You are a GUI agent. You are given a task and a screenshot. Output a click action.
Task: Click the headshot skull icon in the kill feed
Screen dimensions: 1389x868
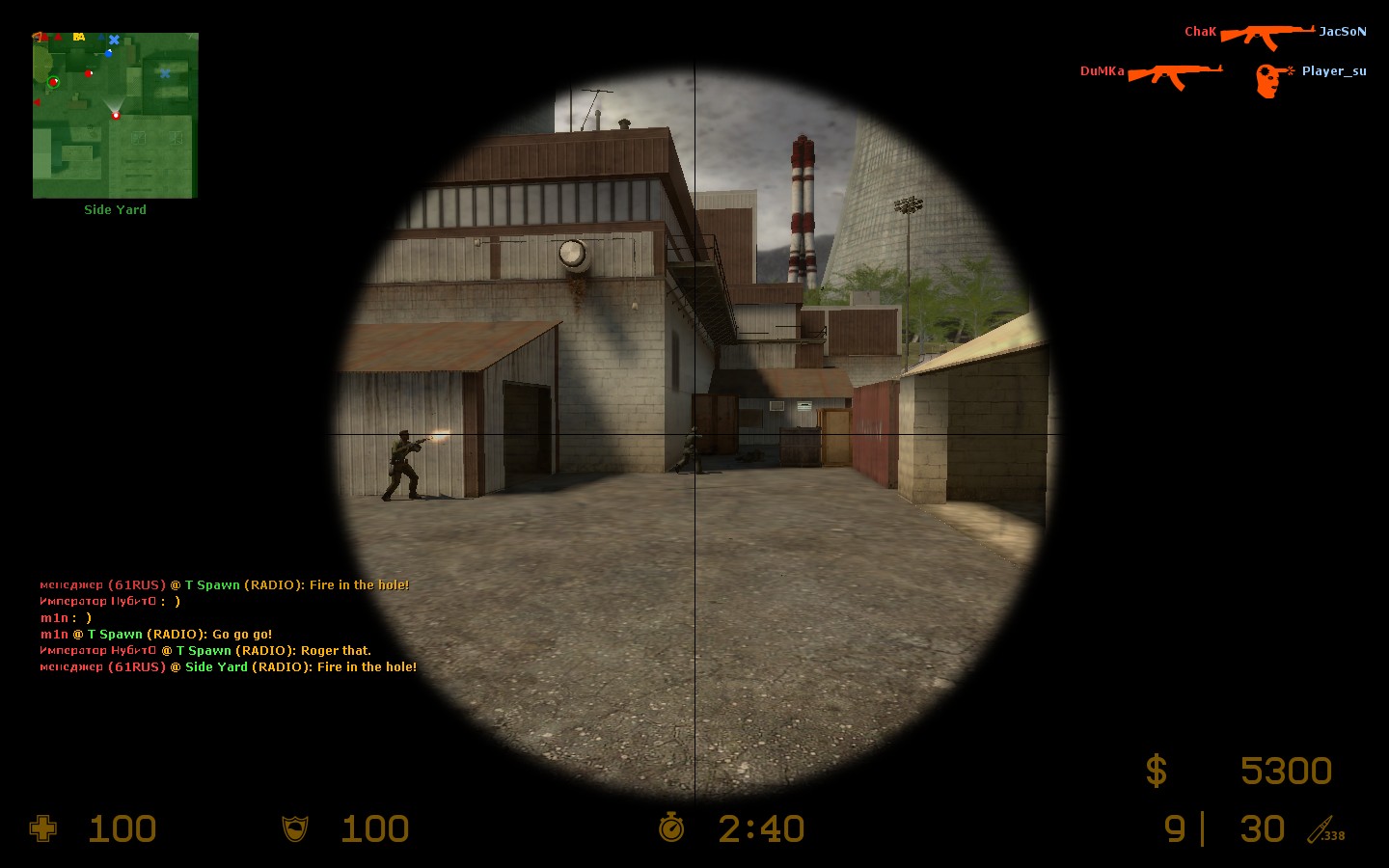point(1271,79)
